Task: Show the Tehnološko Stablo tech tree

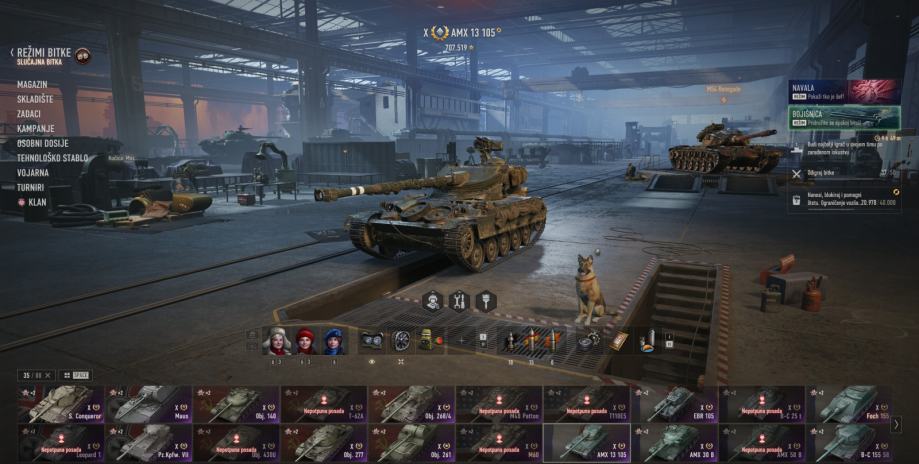Action: pos(52,158)
